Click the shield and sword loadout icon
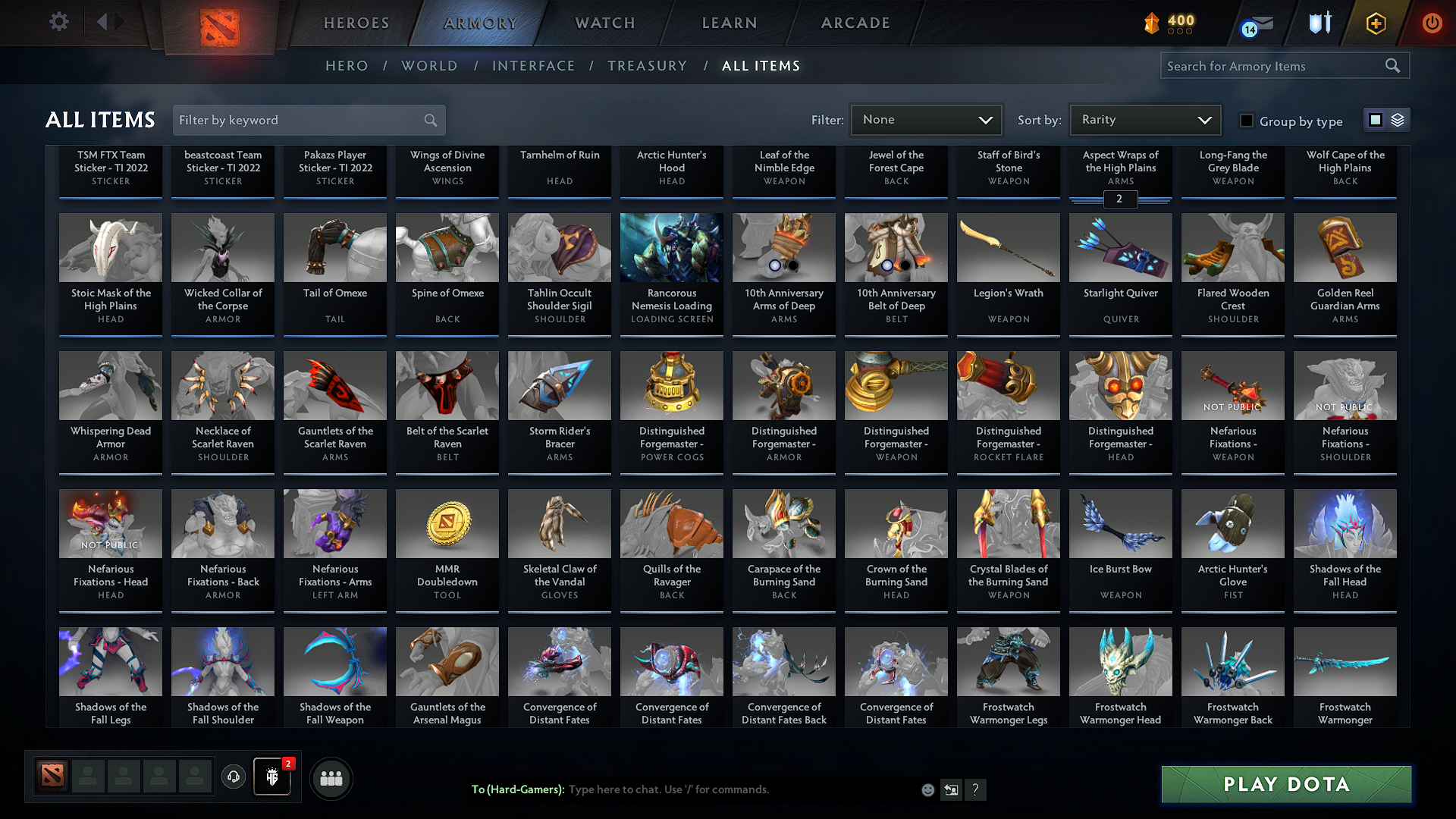Image resolution: width=1456 pixels, height=819 pixels. 1319,24
